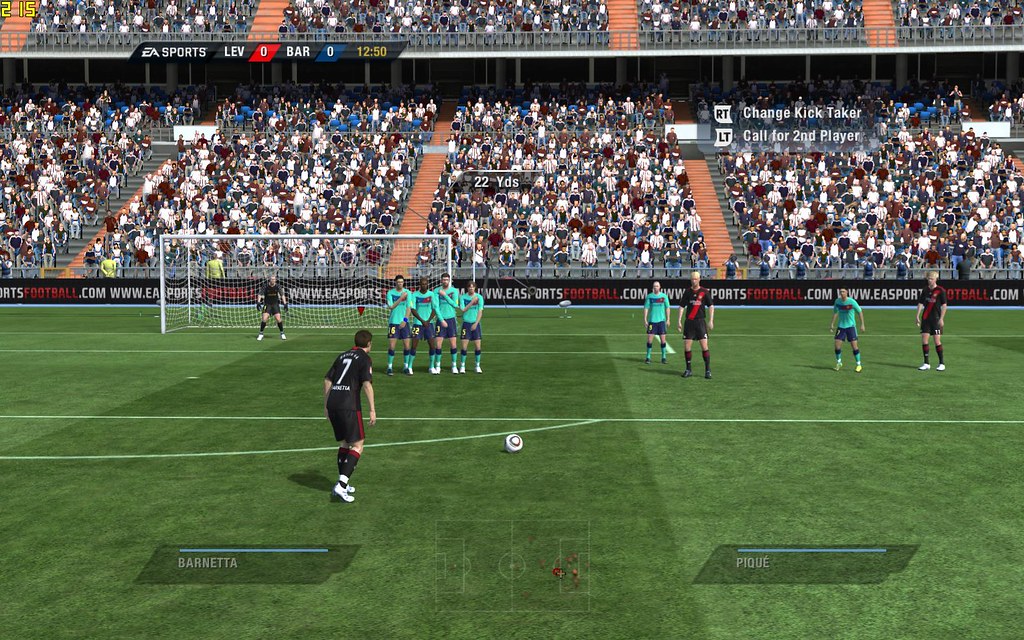The height and width of the screenshot is (640, 1024).
Task: Select the Piqué player name panel
Action: click(806, 563)
